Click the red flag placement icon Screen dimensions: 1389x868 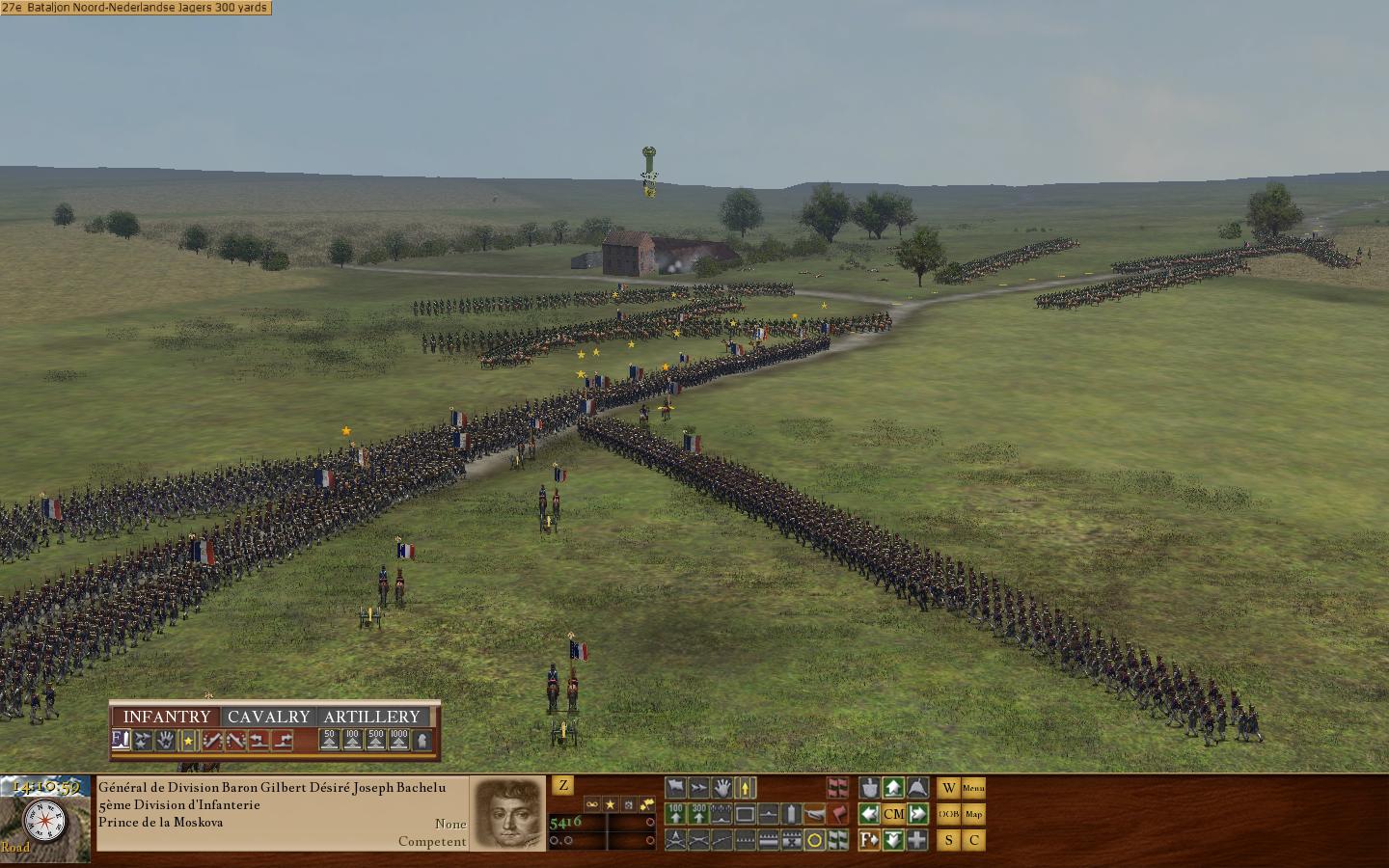[836, 813]
